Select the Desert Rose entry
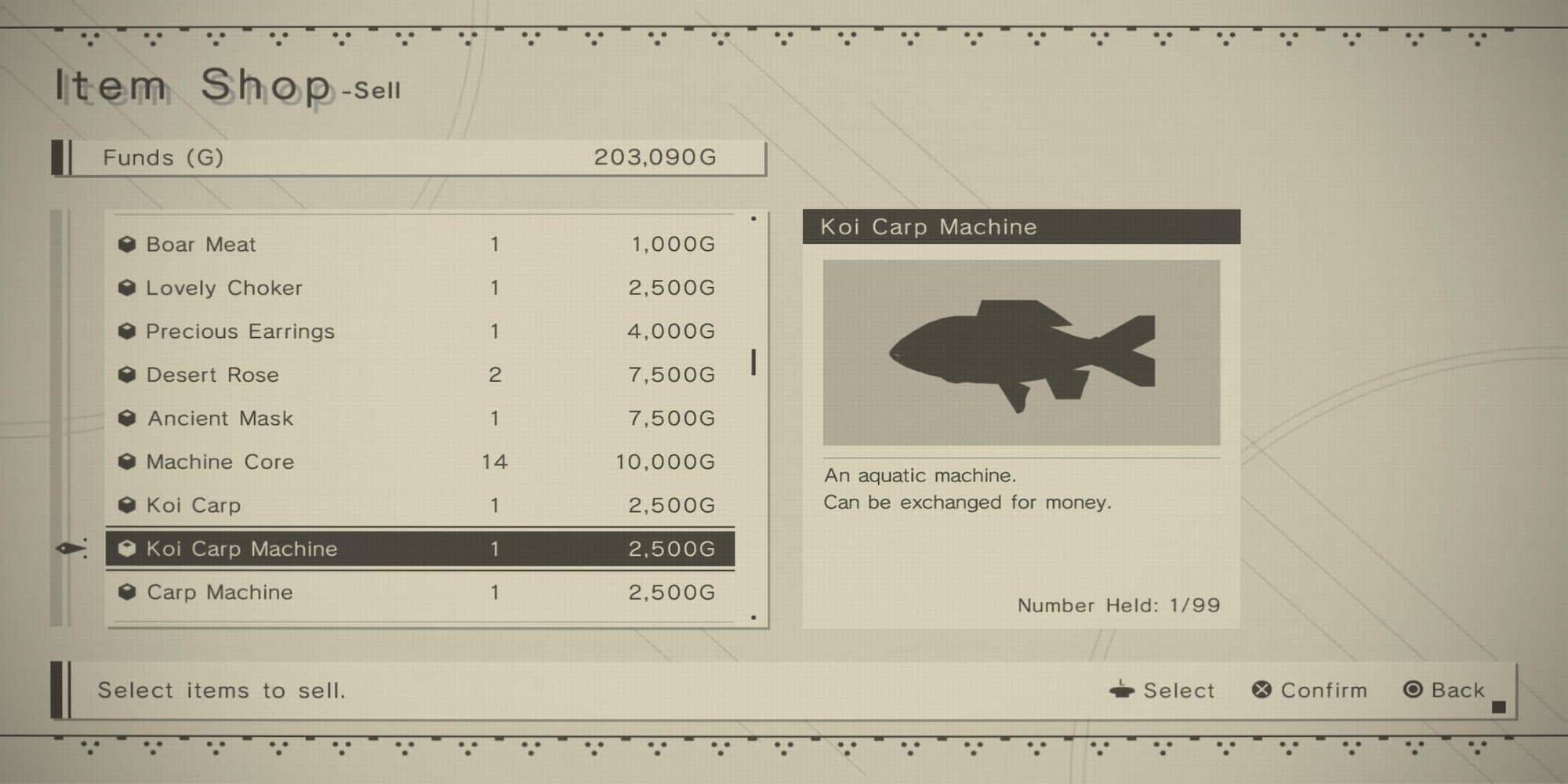This screenshot has height=784, width=1568. [x=420, y=375]
